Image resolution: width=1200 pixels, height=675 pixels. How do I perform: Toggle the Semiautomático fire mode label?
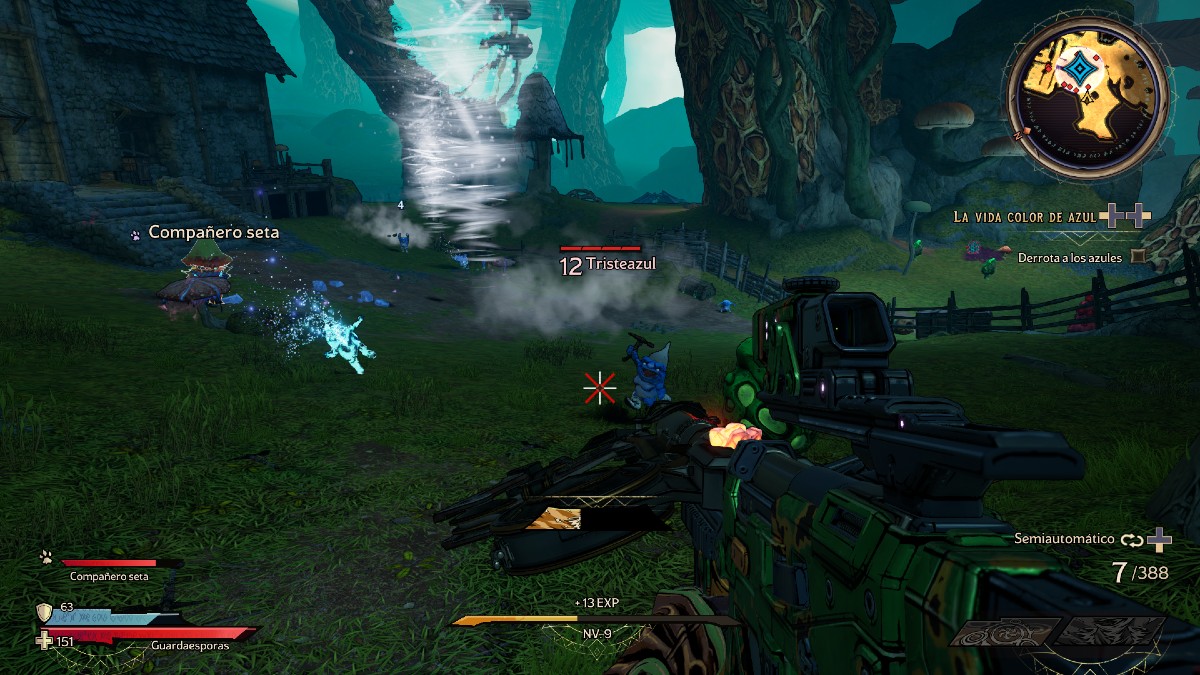pos(1064,539)
